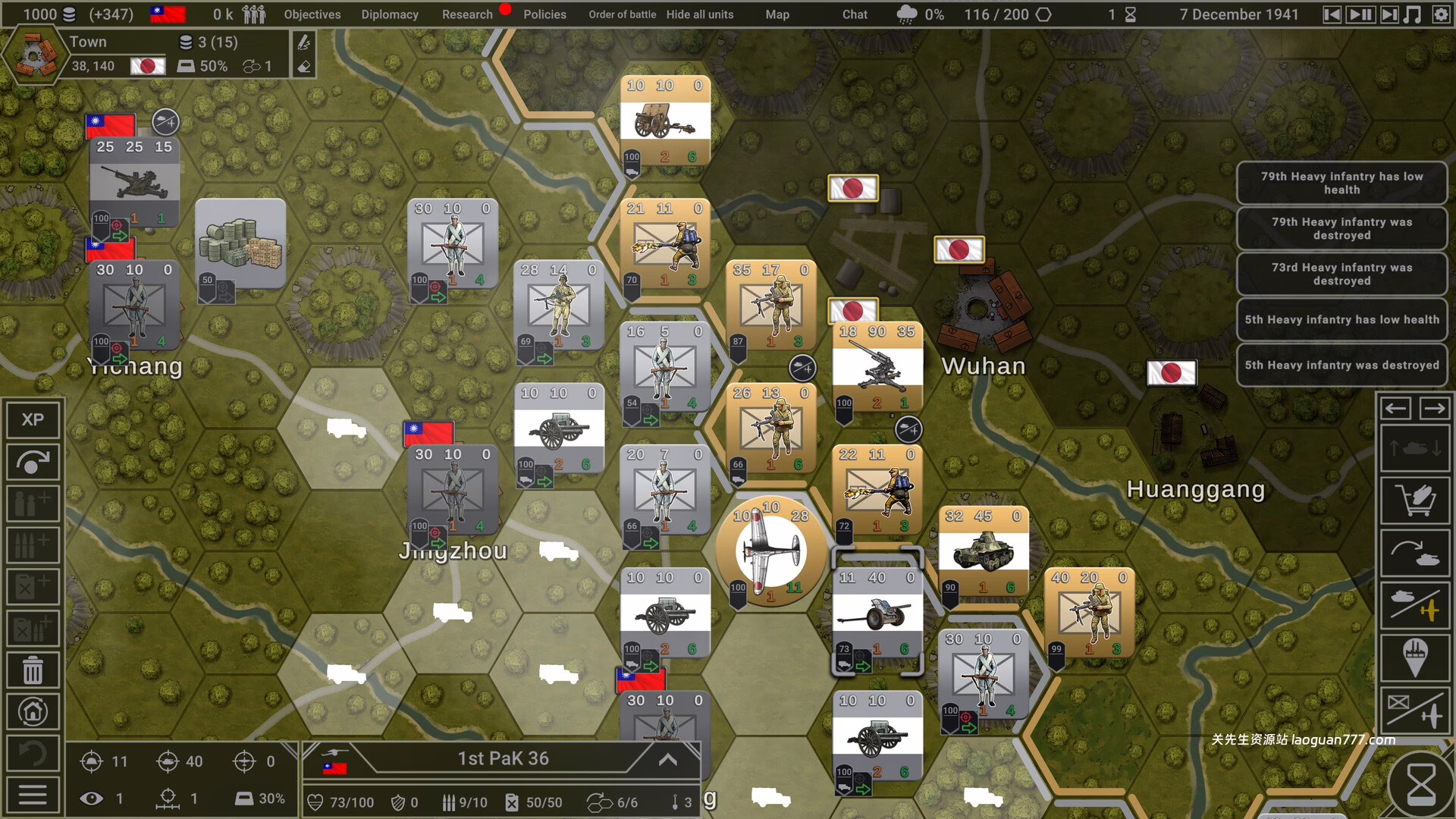Viewport: 1456px width, 819px height.
Task: Open the Research menu
Action: pos(467,14)
